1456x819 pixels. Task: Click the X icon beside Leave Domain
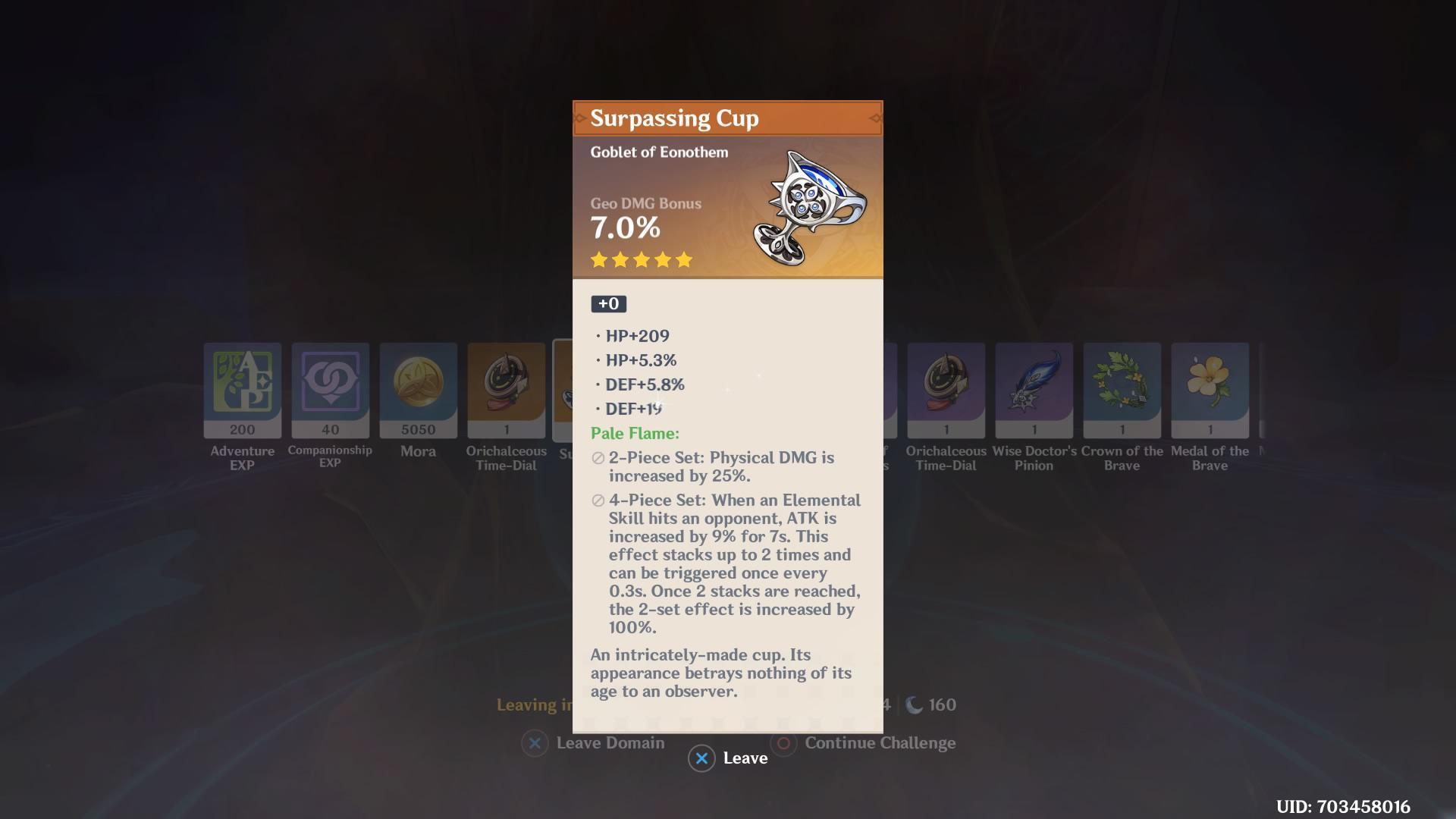[x=535, y=744]
